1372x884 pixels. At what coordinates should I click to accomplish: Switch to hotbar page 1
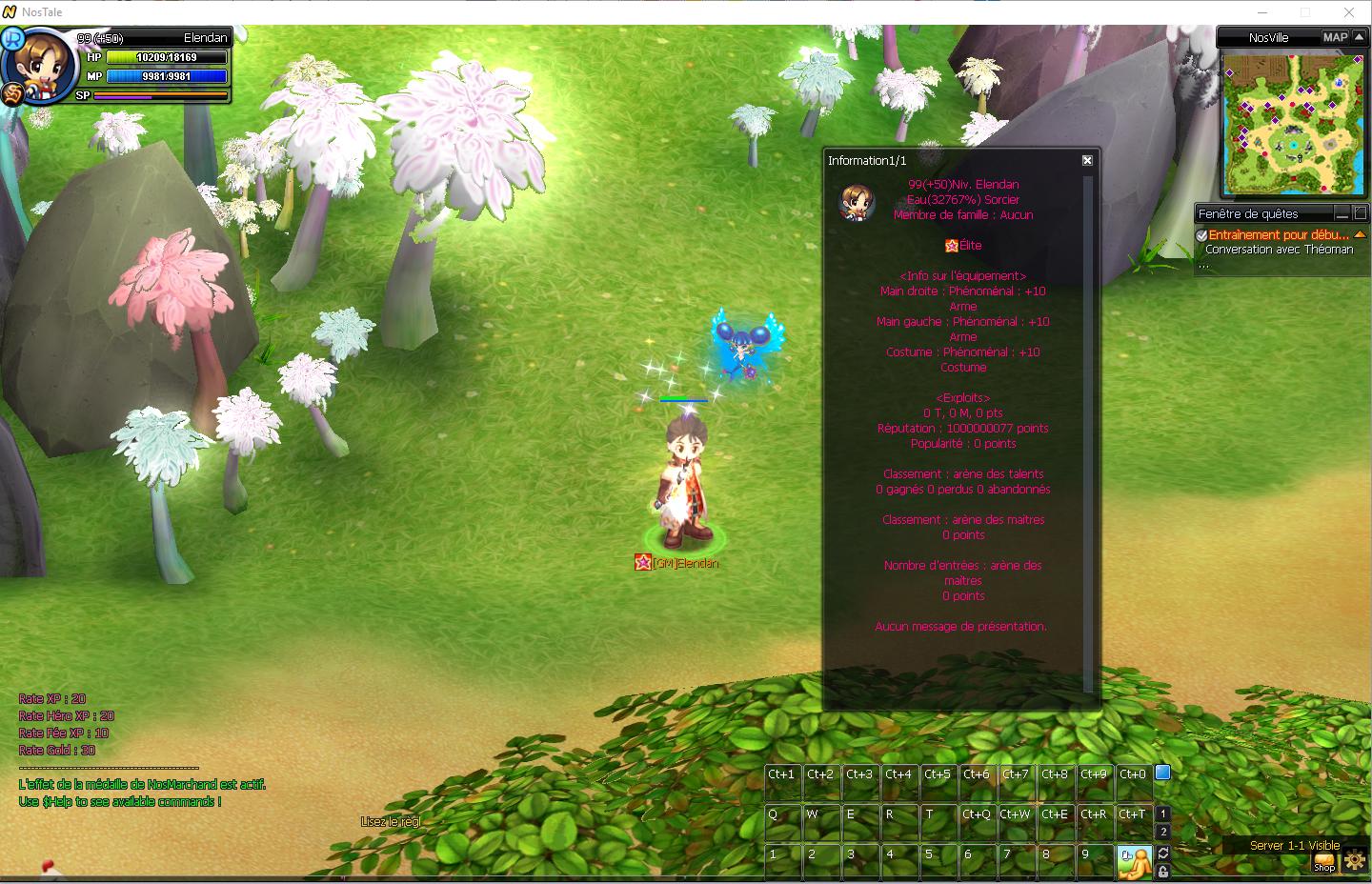(1163, 814)
